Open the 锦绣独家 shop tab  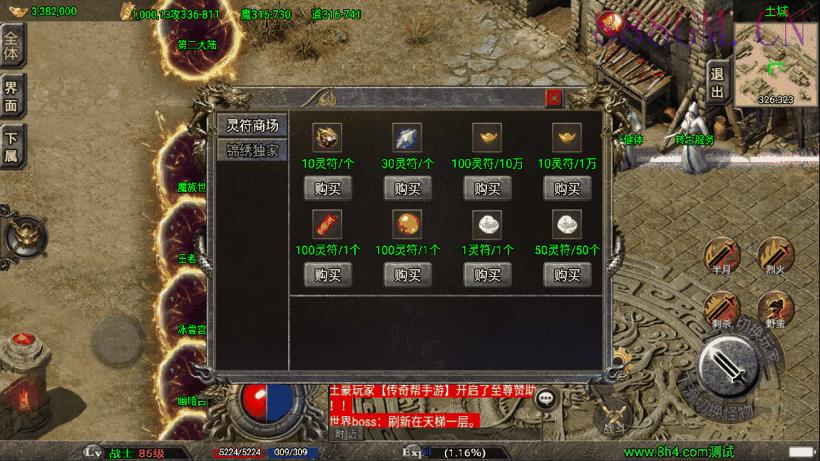252,151
